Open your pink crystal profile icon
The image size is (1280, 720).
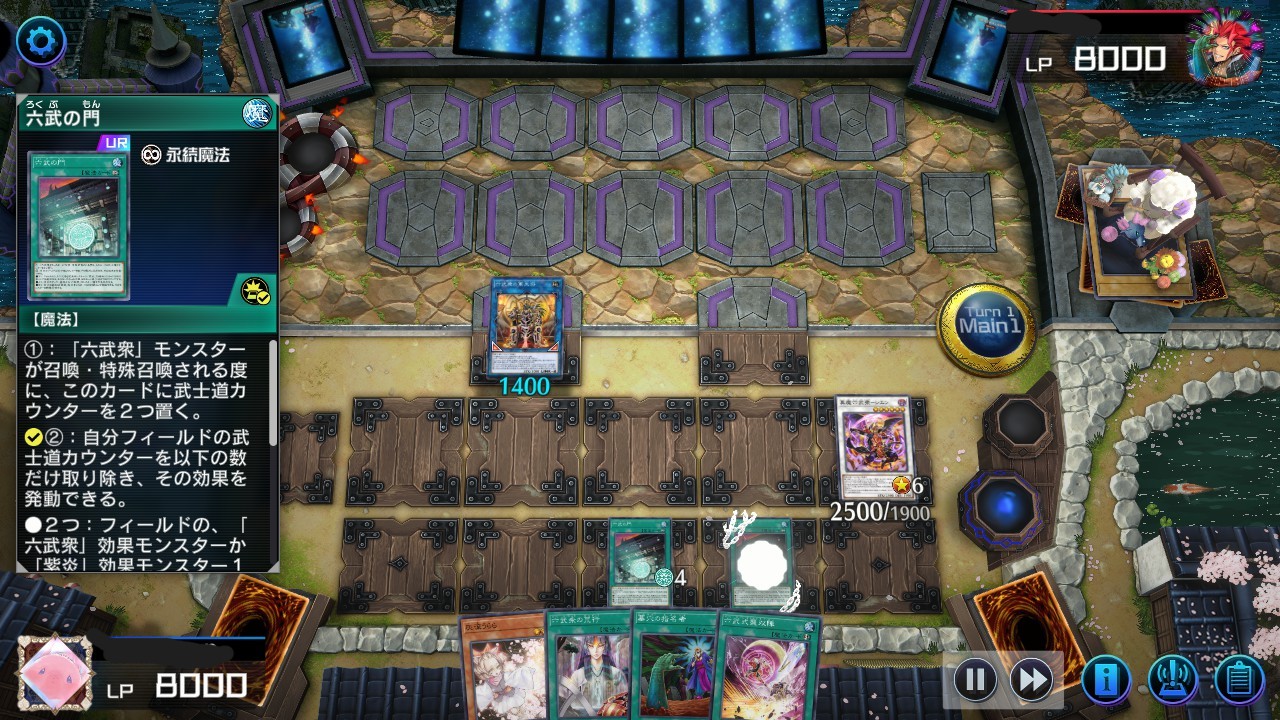click(x=55, y=673)
